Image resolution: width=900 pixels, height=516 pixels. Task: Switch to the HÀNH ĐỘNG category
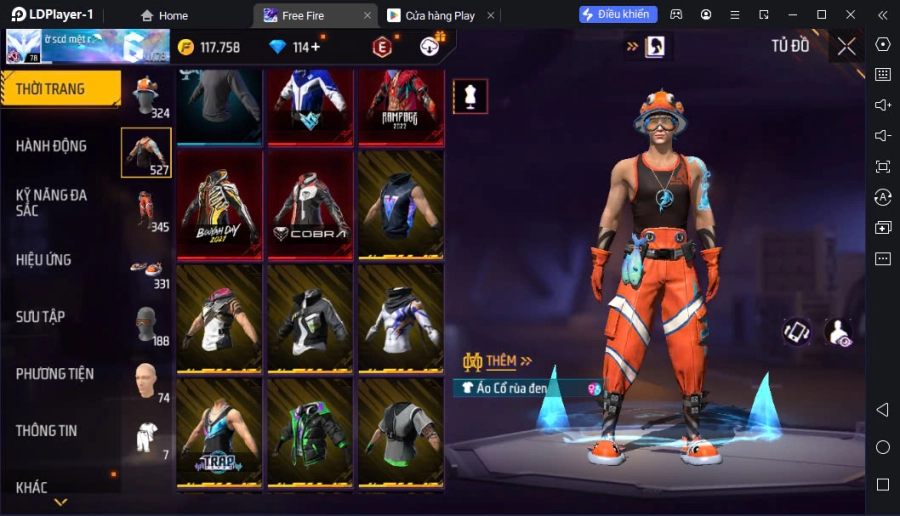[52, 146]
